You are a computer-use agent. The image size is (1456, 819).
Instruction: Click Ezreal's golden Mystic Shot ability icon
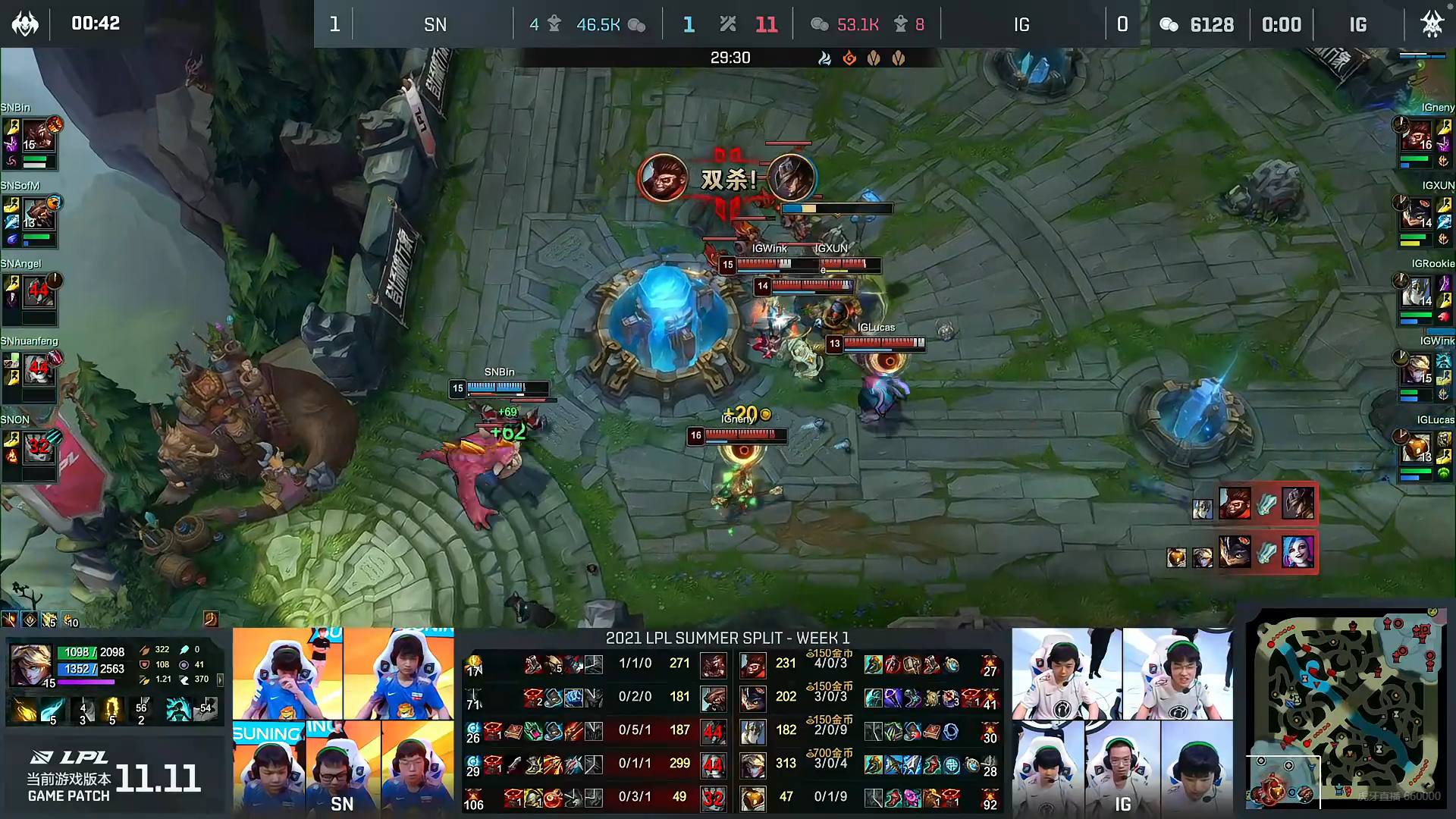[25, 709]
